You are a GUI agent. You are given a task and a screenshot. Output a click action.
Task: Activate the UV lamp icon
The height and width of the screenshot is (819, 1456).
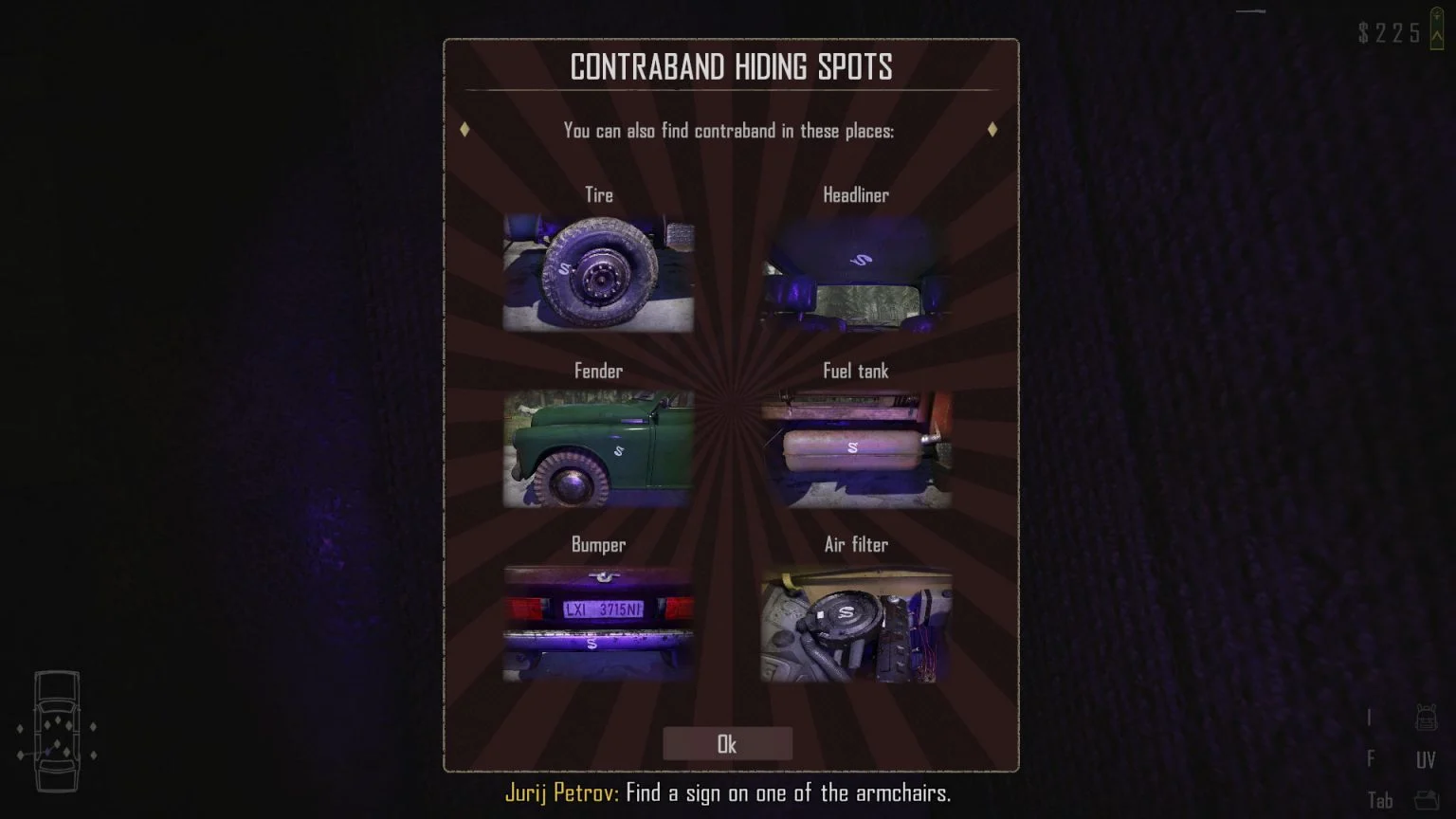pyautogui.click(x=1427, y=758)
